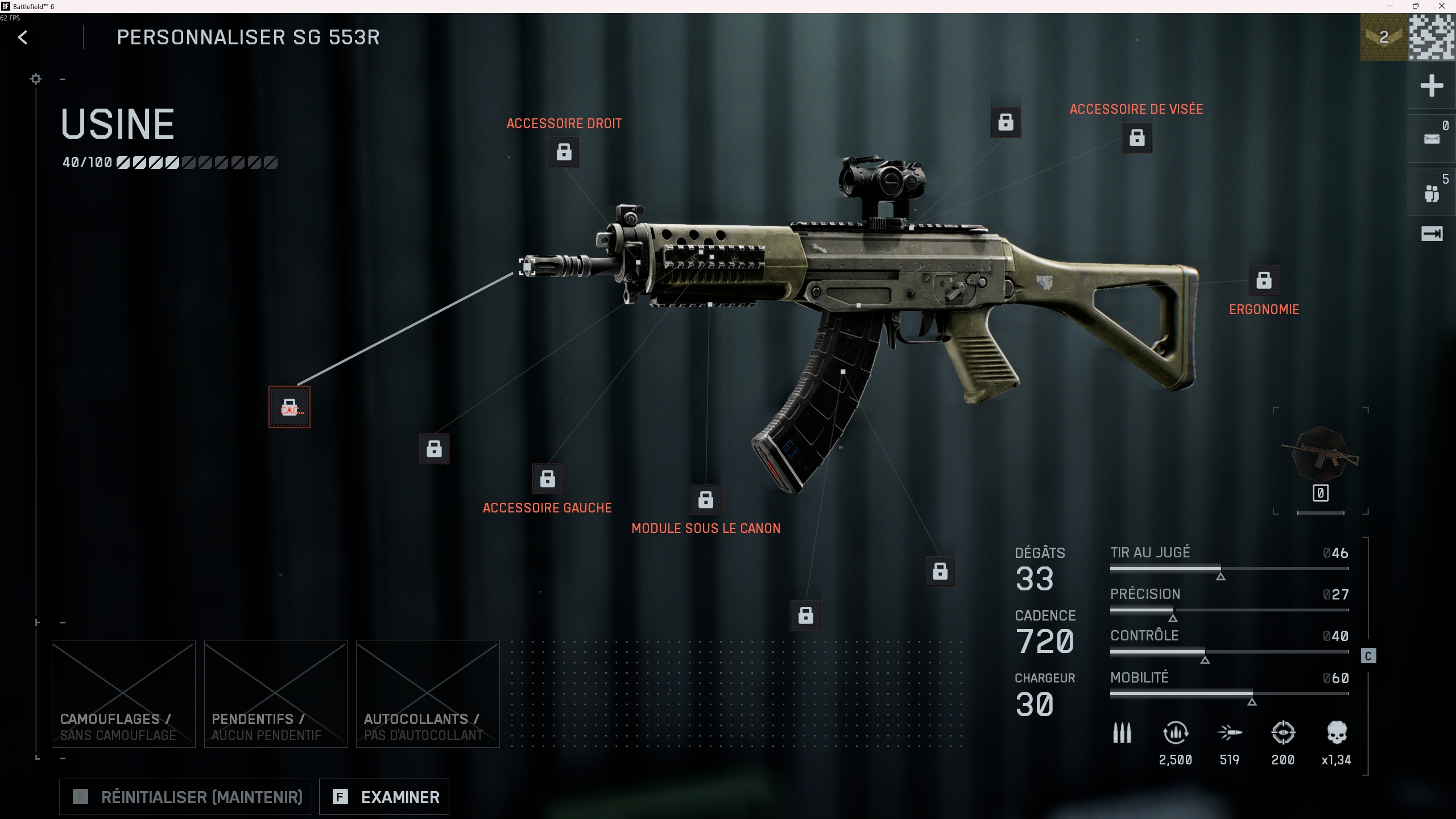This screenshot has width=1456, height=819.
Task: Select the muzzle velocity bullet icon
Action: (1231, 733)
